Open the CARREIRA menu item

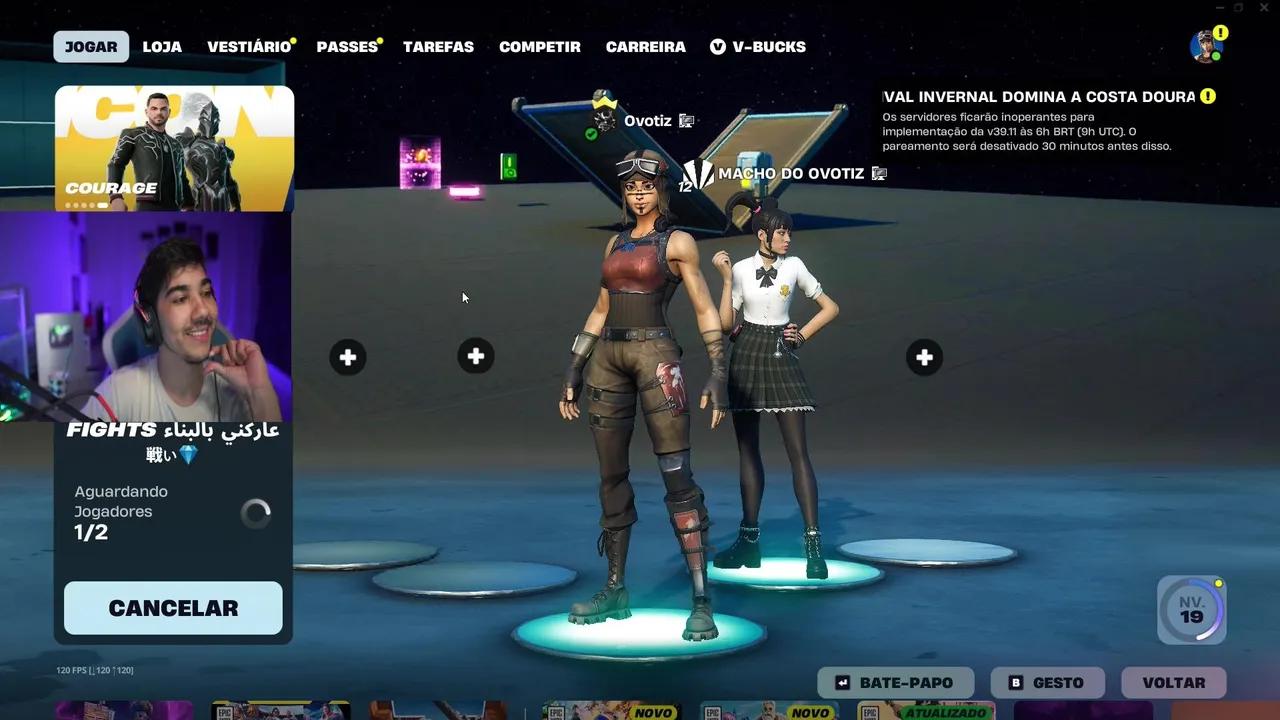645,46
